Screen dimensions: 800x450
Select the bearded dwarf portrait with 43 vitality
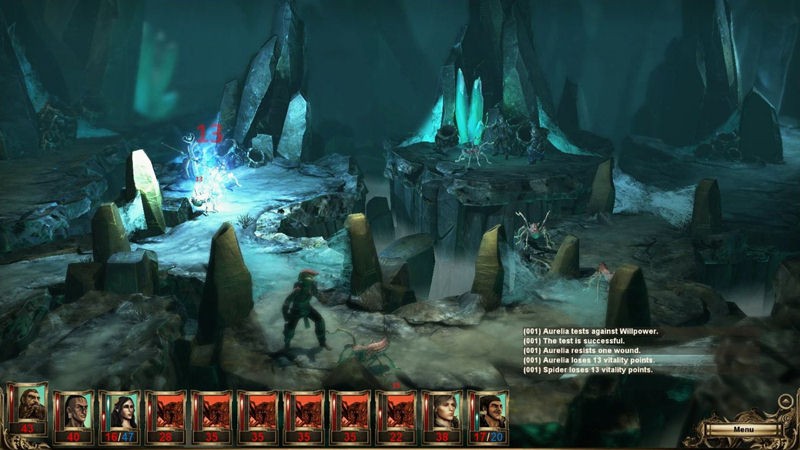point(27,412)
